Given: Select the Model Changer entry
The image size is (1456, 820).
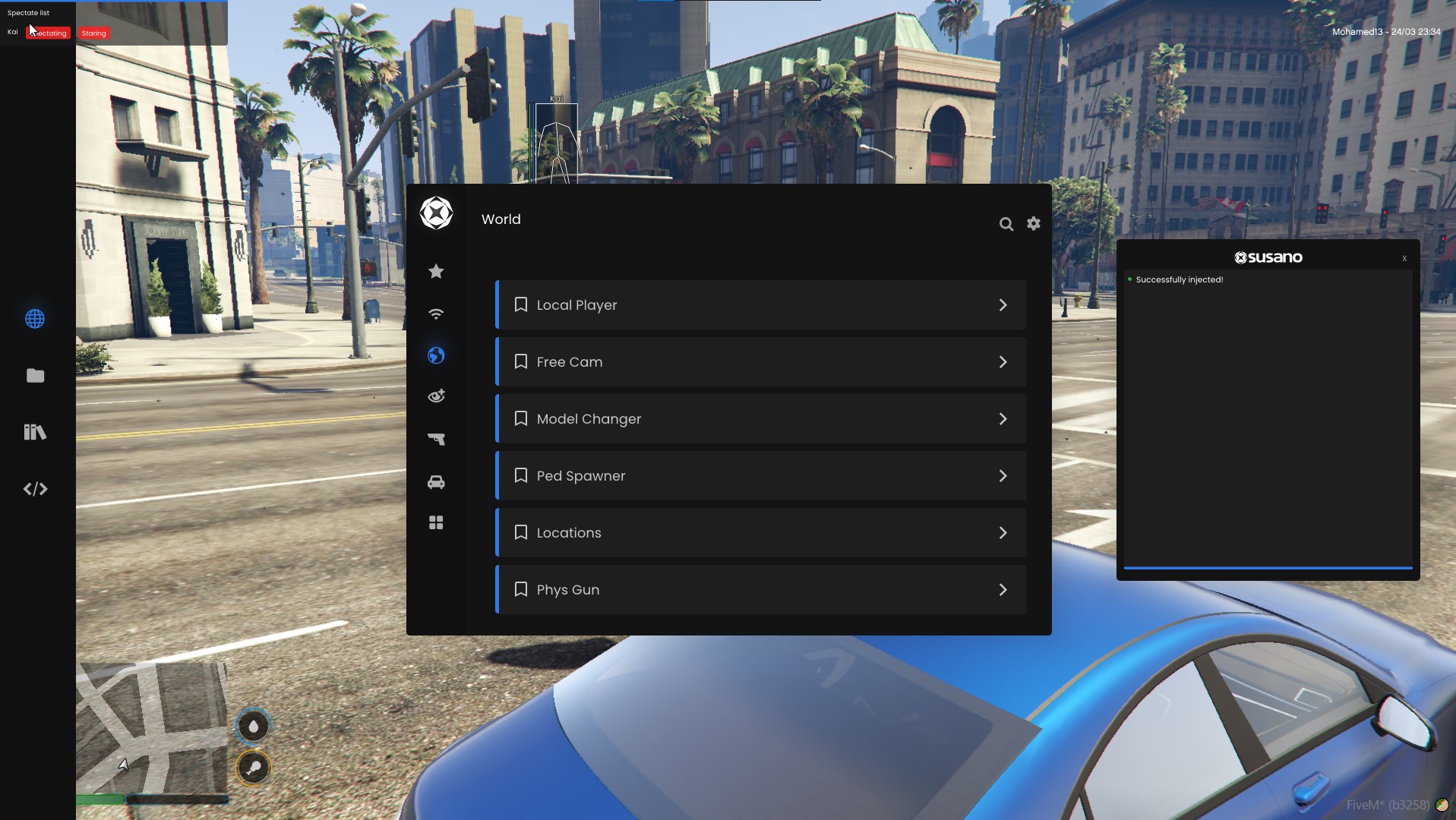Looking at the screenshot, I should point(760,419).
